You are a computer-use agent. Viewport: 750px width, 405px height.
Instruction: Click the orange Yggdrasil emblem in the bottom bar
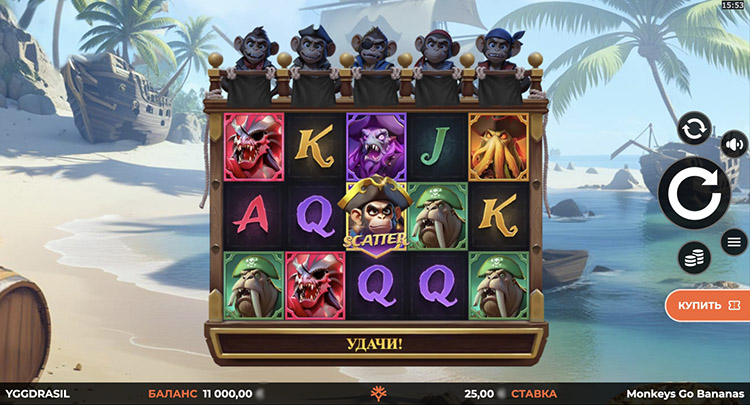(x=377, y=394)
